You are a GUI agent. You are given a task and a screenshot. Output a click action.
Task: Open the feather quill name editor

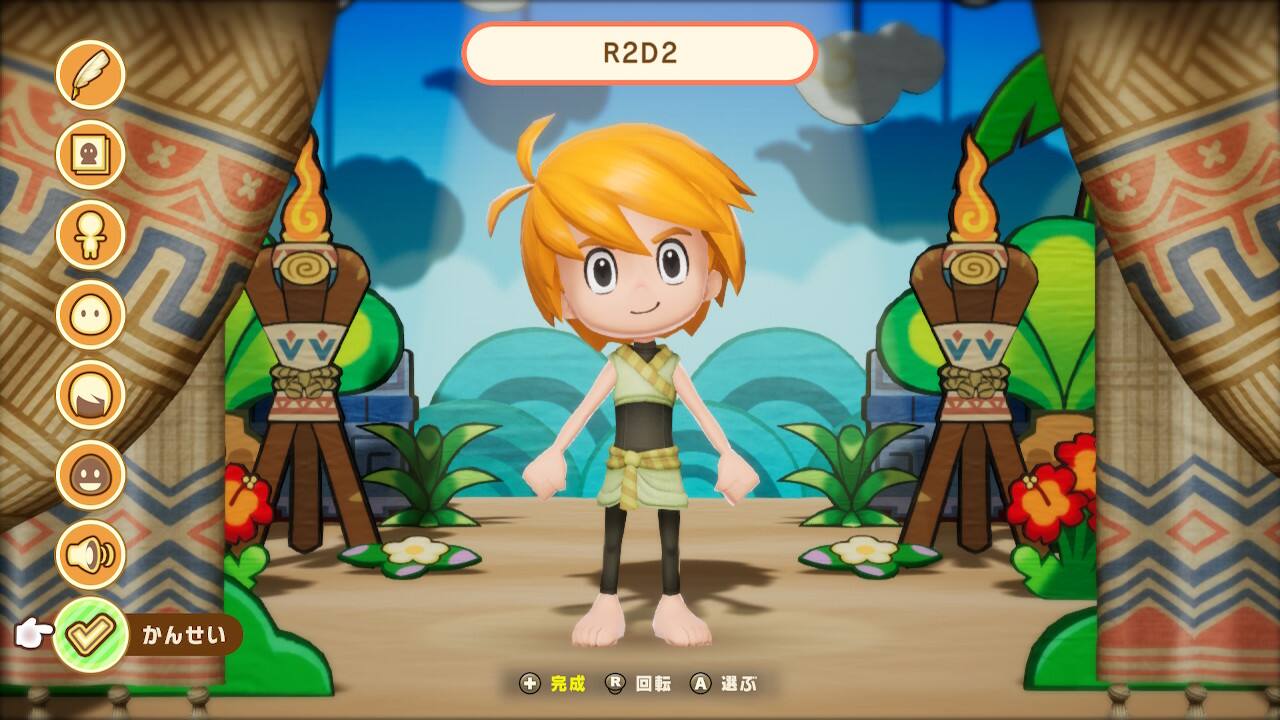click(x=90, y=74)
